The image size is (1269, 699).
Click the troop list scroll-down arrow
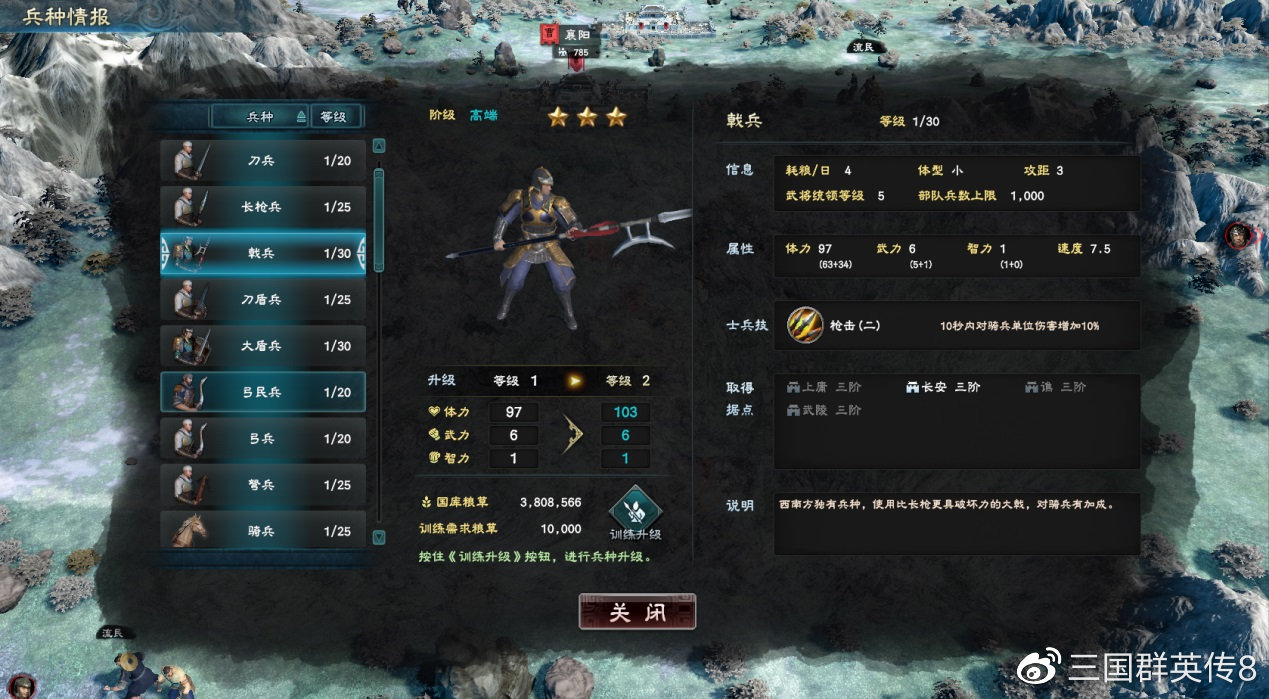point(379,537)
